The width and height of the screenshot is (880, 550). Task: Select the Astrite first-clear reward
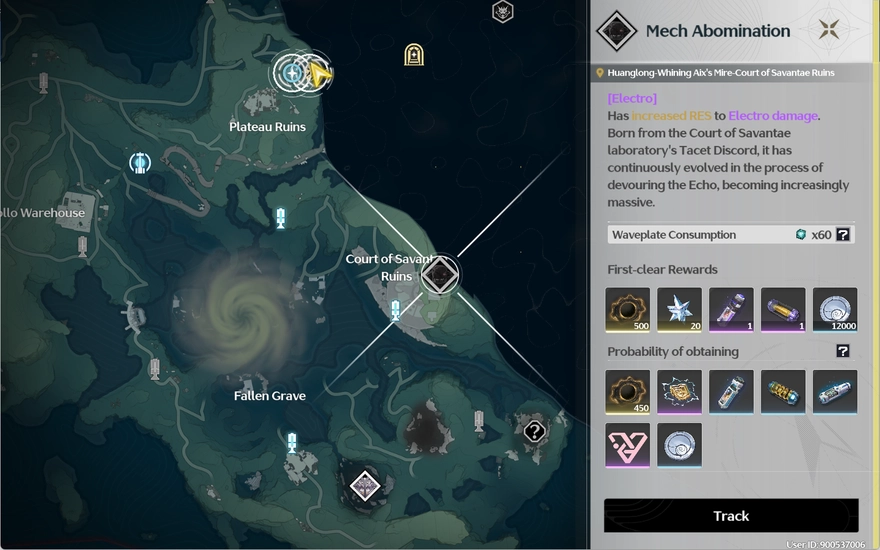[679, 310]
